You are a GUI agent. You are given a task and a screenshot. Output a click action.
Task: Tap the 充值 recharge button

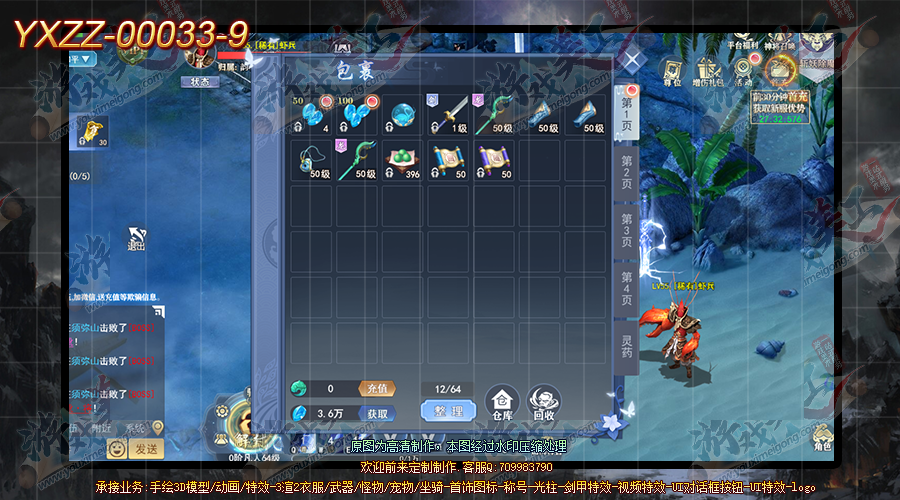[378, 388]
